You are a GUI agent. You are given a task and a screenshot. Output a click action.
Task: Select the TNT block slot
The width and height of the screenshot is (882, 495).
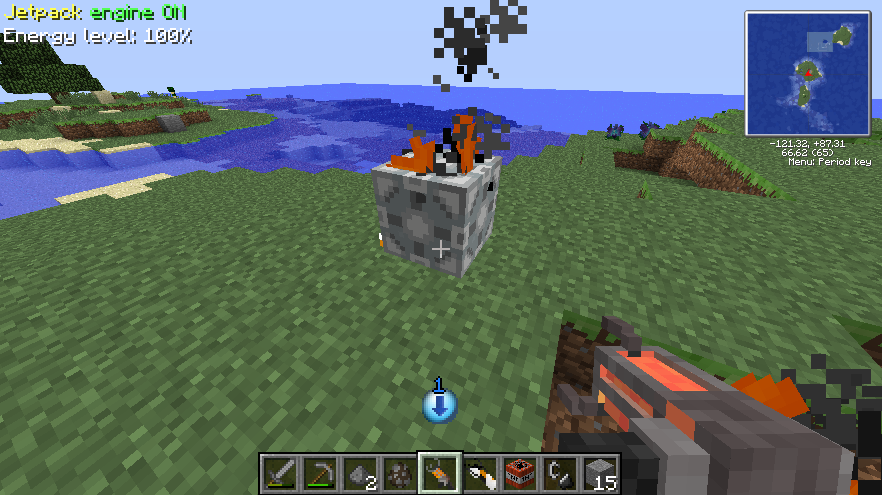(x=519, y=472)
